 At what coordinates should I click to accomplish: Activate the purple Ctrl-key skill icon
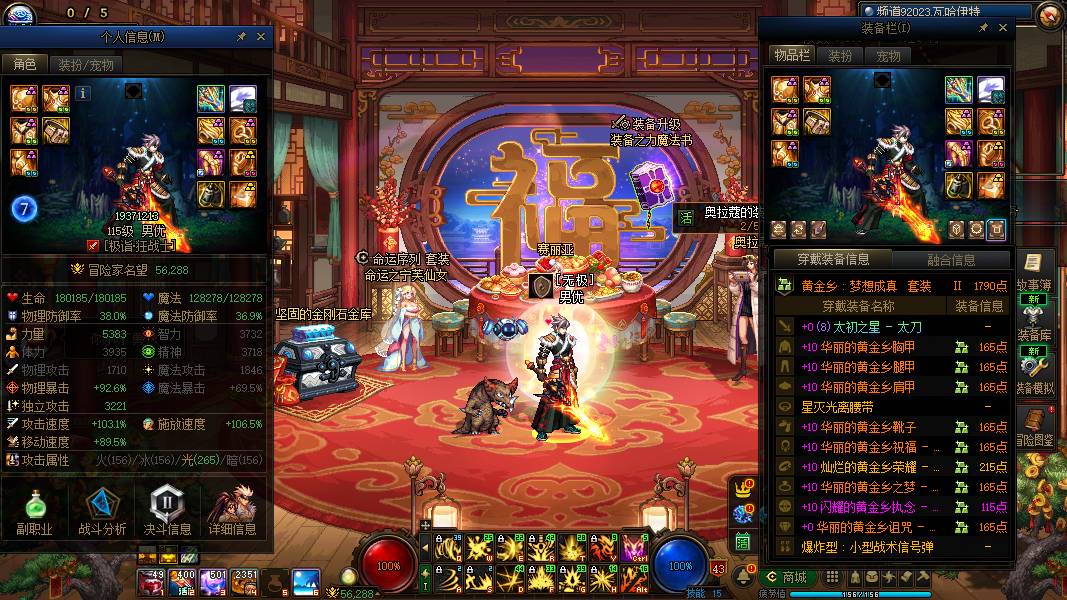coord(634,547)
